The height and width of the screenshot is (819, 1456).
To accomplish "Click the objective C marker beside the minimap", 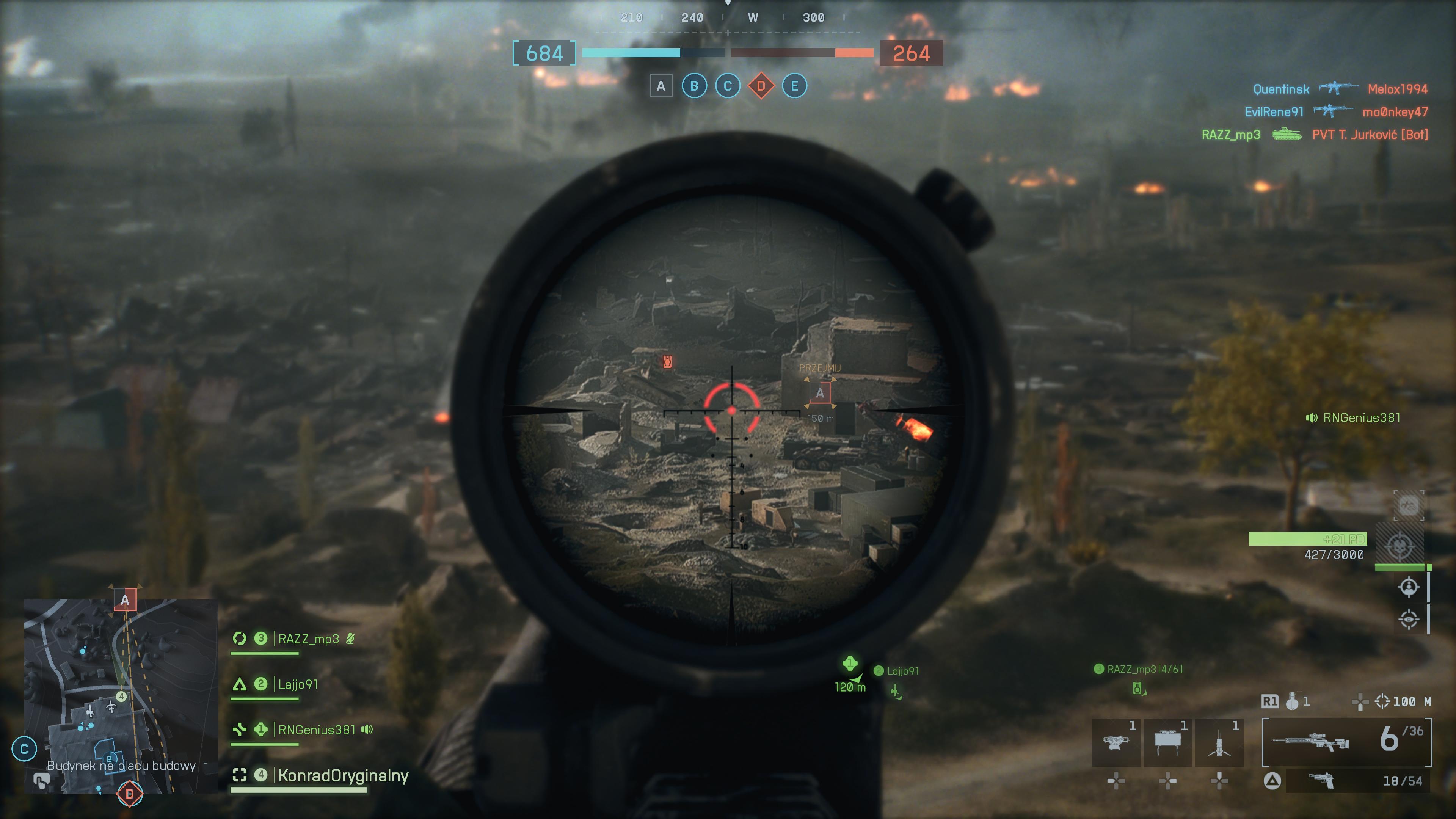I will [x=24, y=750].
